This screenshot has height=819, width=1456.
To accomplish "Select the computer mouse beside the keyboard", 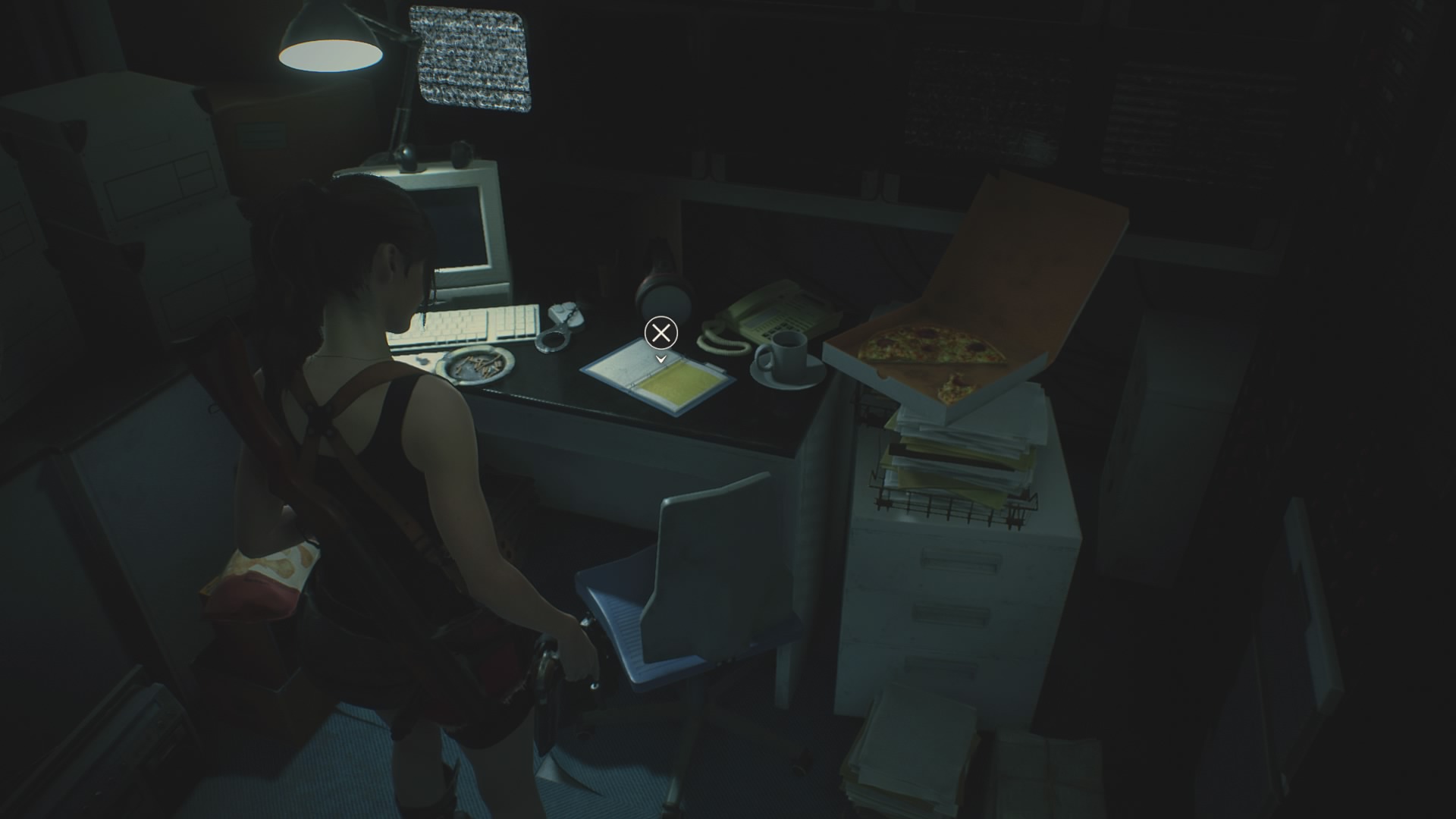I will point(559,309).
